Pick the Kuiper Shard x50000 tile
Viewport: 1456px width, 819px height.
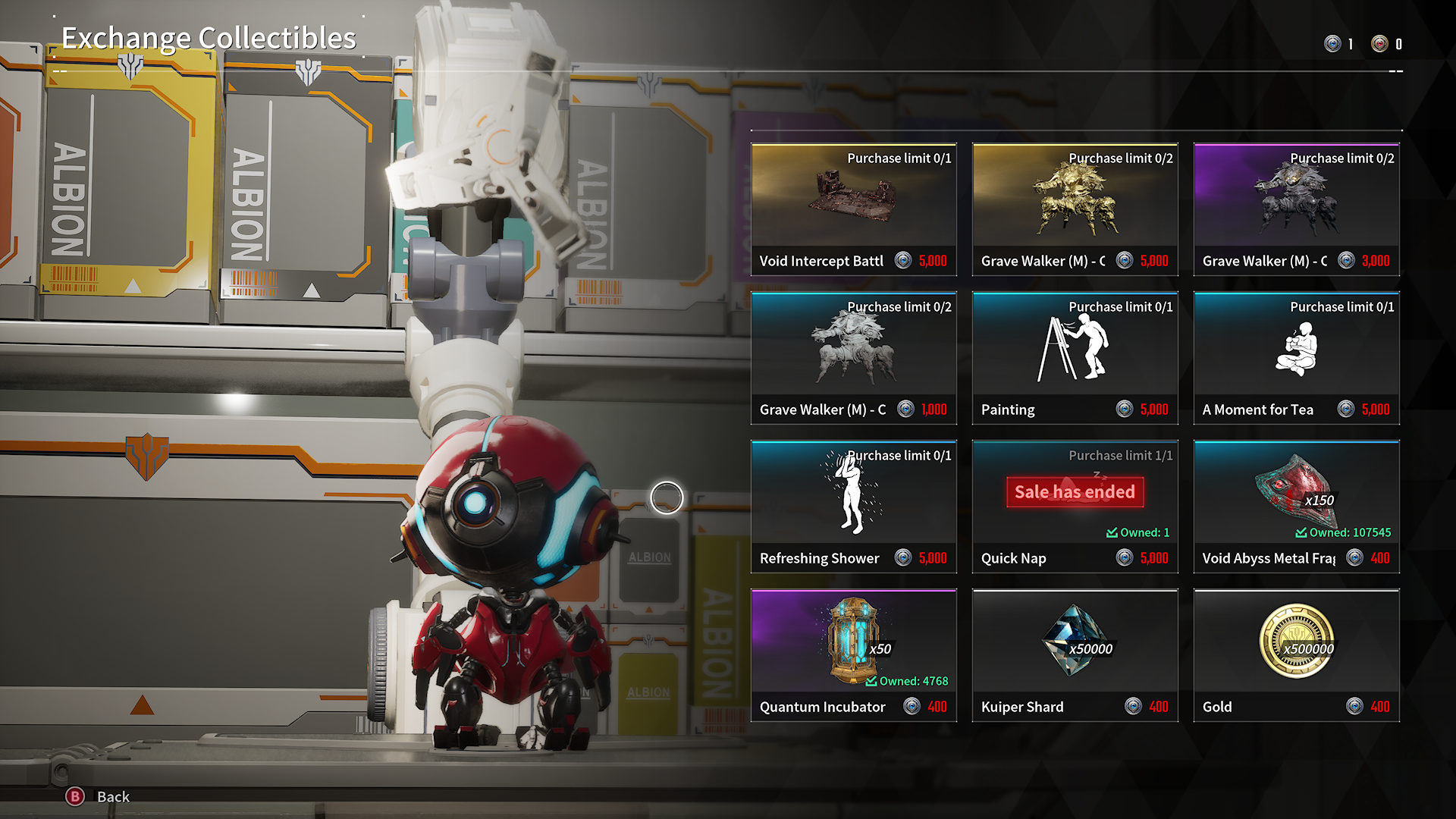pyautogui.click(x=1075, y=654)
